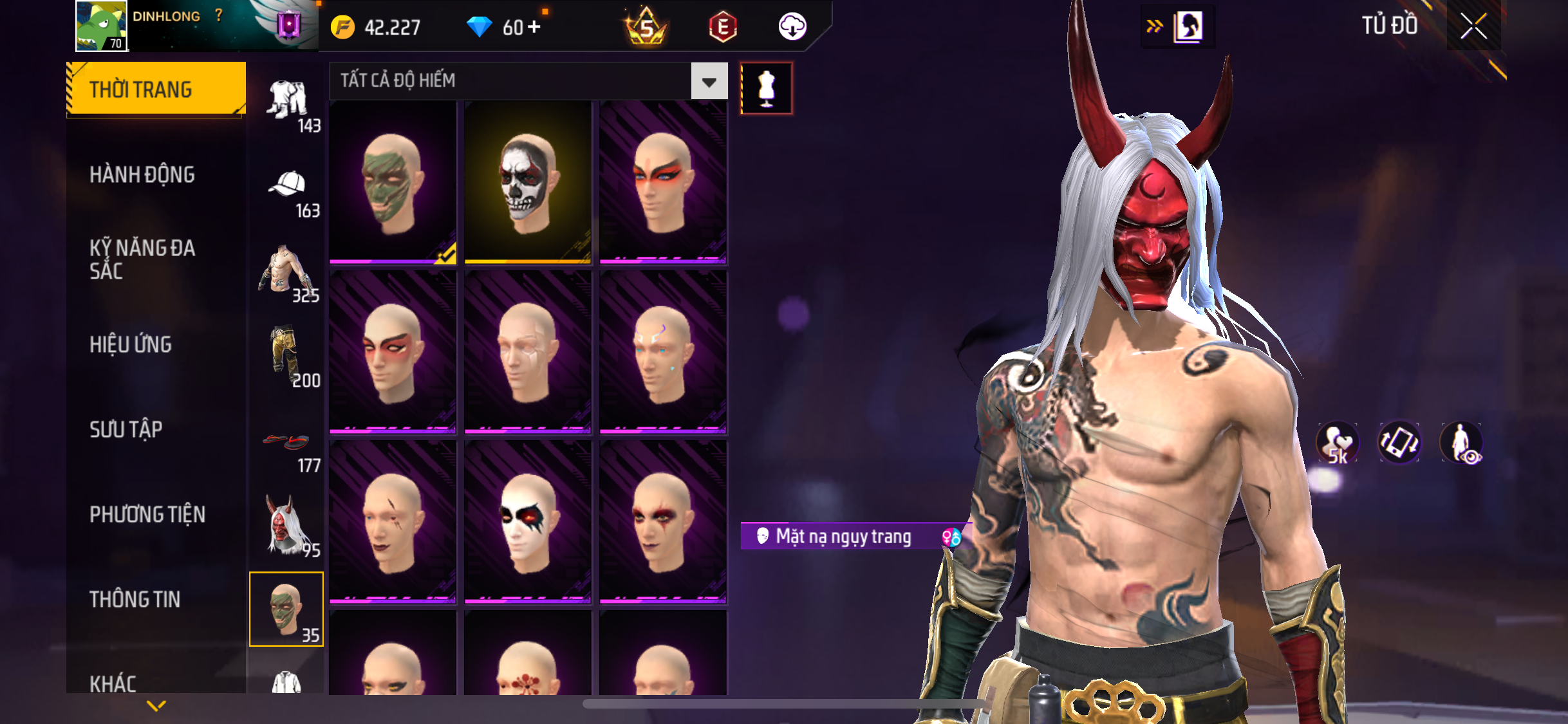Open the HÀNH ĐỘNG category
1568x724 pixels.
point(142,174)
